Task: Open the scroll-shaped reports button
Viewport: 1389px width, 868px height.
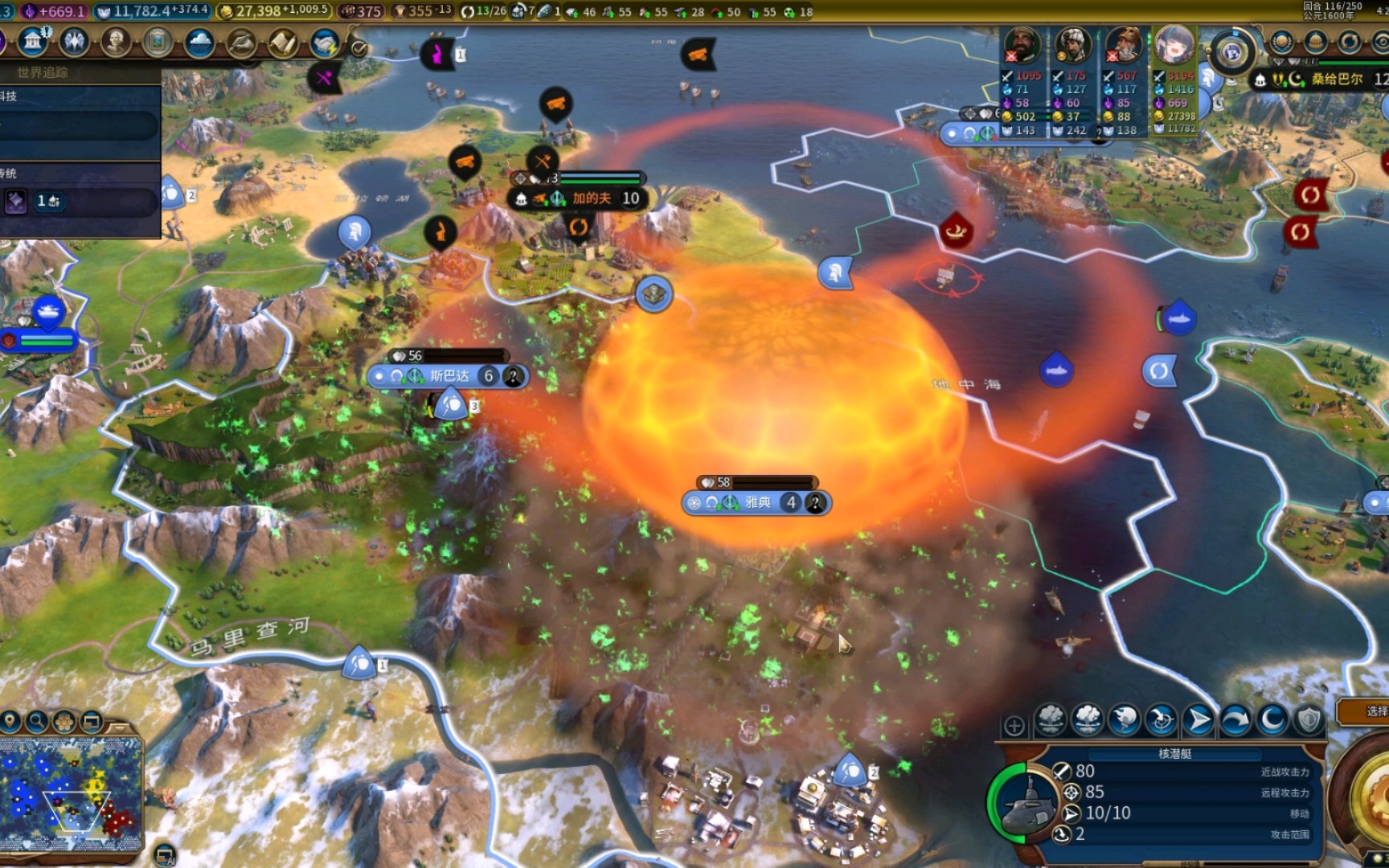Action: [x=283, y=42]
